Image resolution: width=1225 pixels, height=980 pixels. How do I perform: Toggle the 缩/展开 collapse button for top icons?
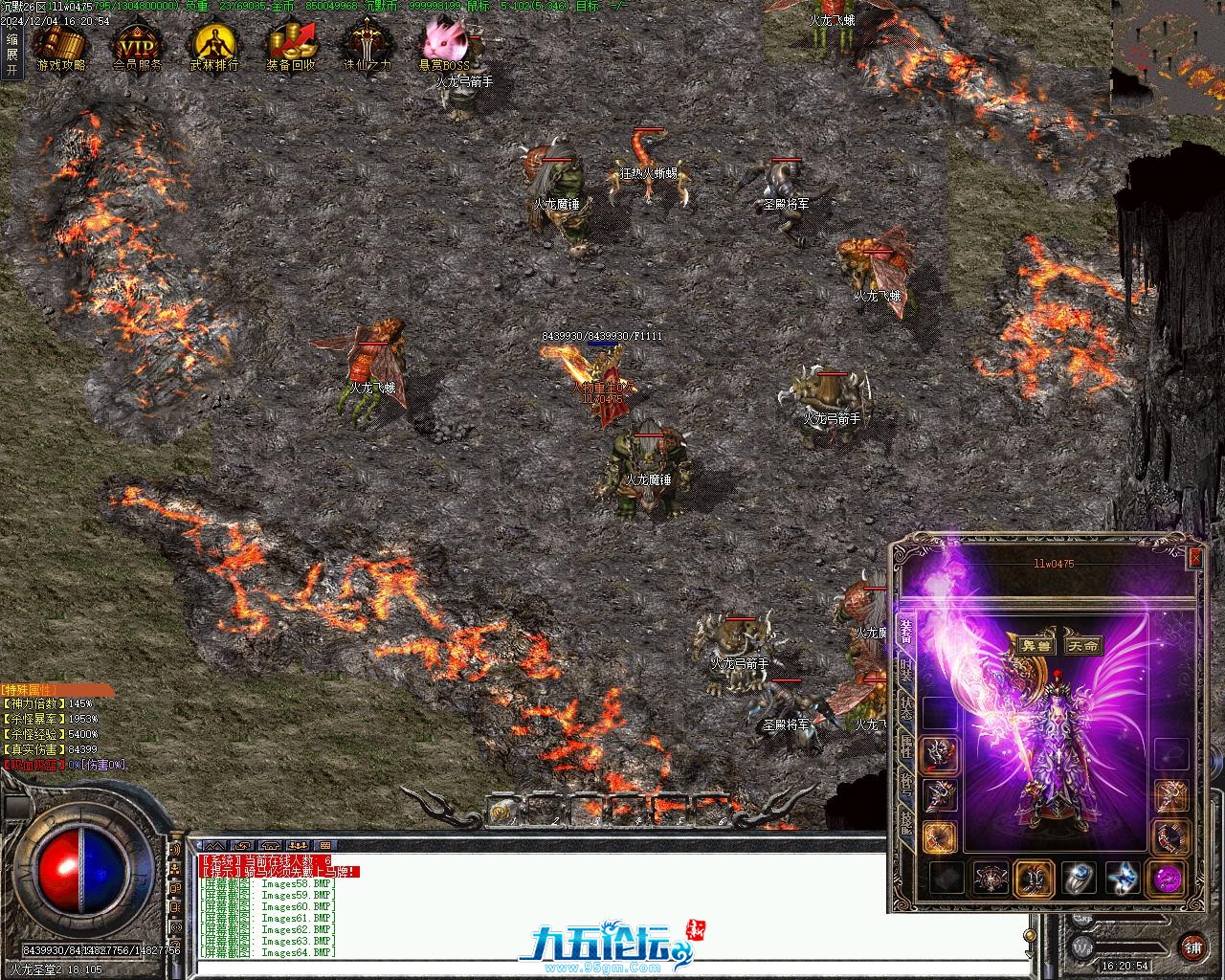(11, 55)
